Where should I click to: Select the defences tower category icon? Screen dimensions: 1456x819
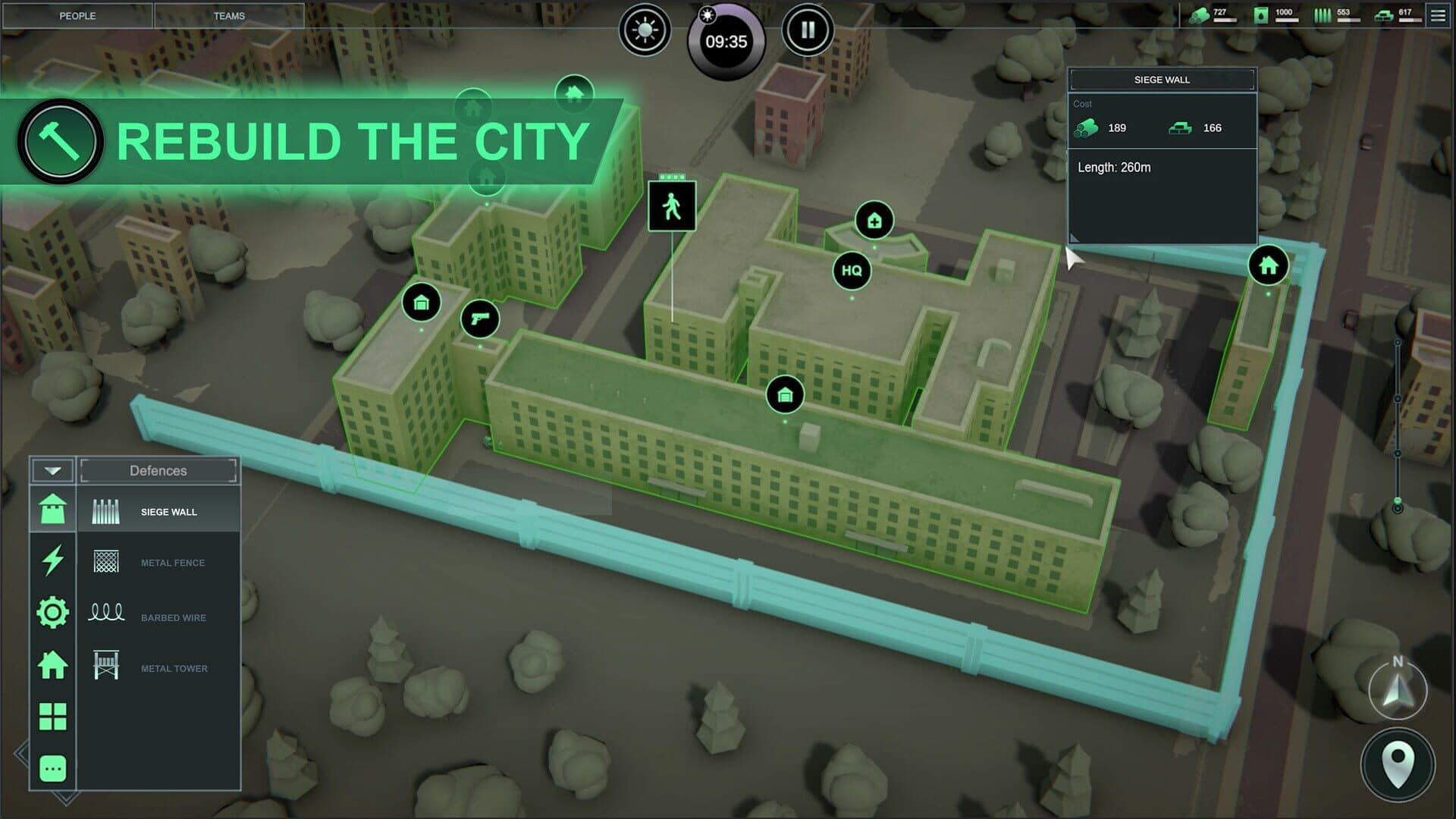(x=52, y=510)
